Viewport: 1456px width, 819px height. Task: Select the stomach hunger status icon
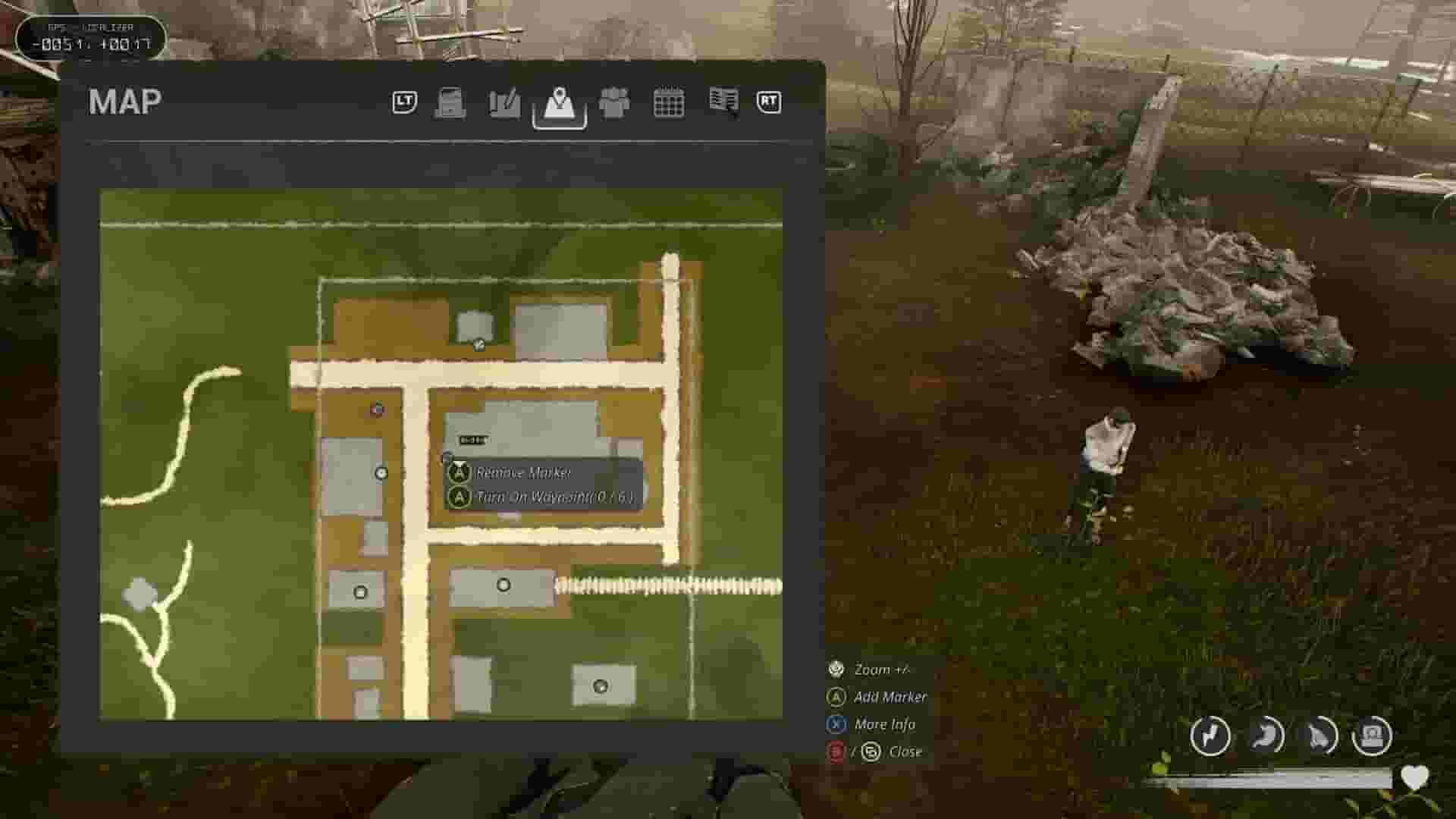tap(1265, 736)
